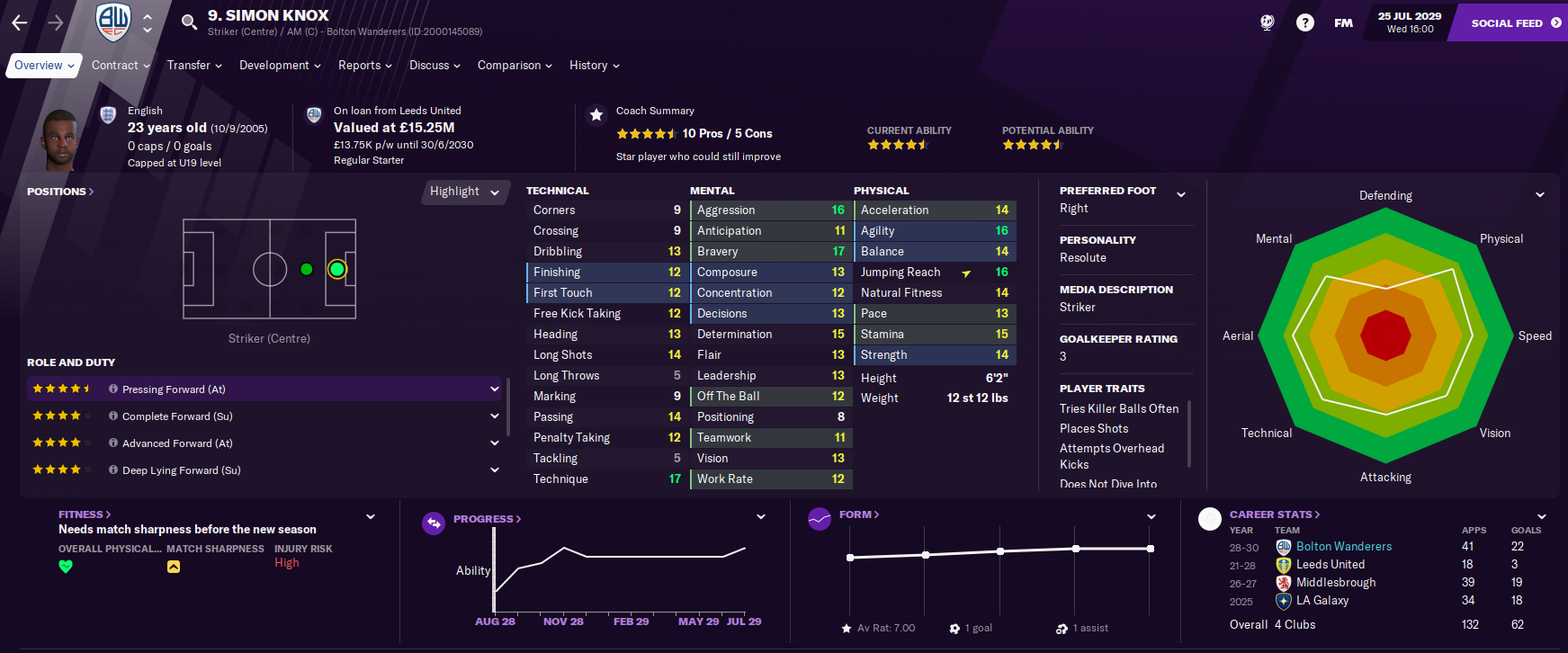This screenshot has width=1568, height=653.
Task: Open the Development menu
Action: pos(280,66)
